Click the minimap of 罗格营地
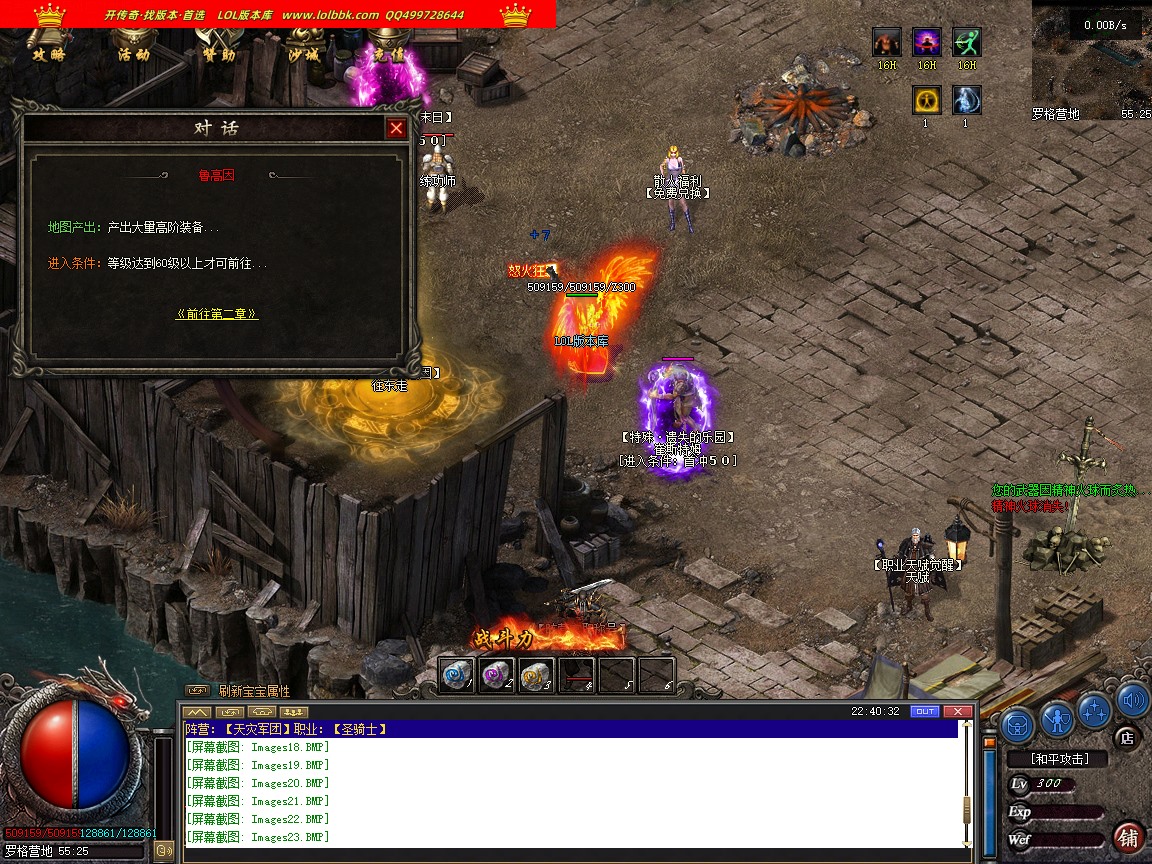The height and width of the screenshot is (864, 1152). click(1090, 62)
